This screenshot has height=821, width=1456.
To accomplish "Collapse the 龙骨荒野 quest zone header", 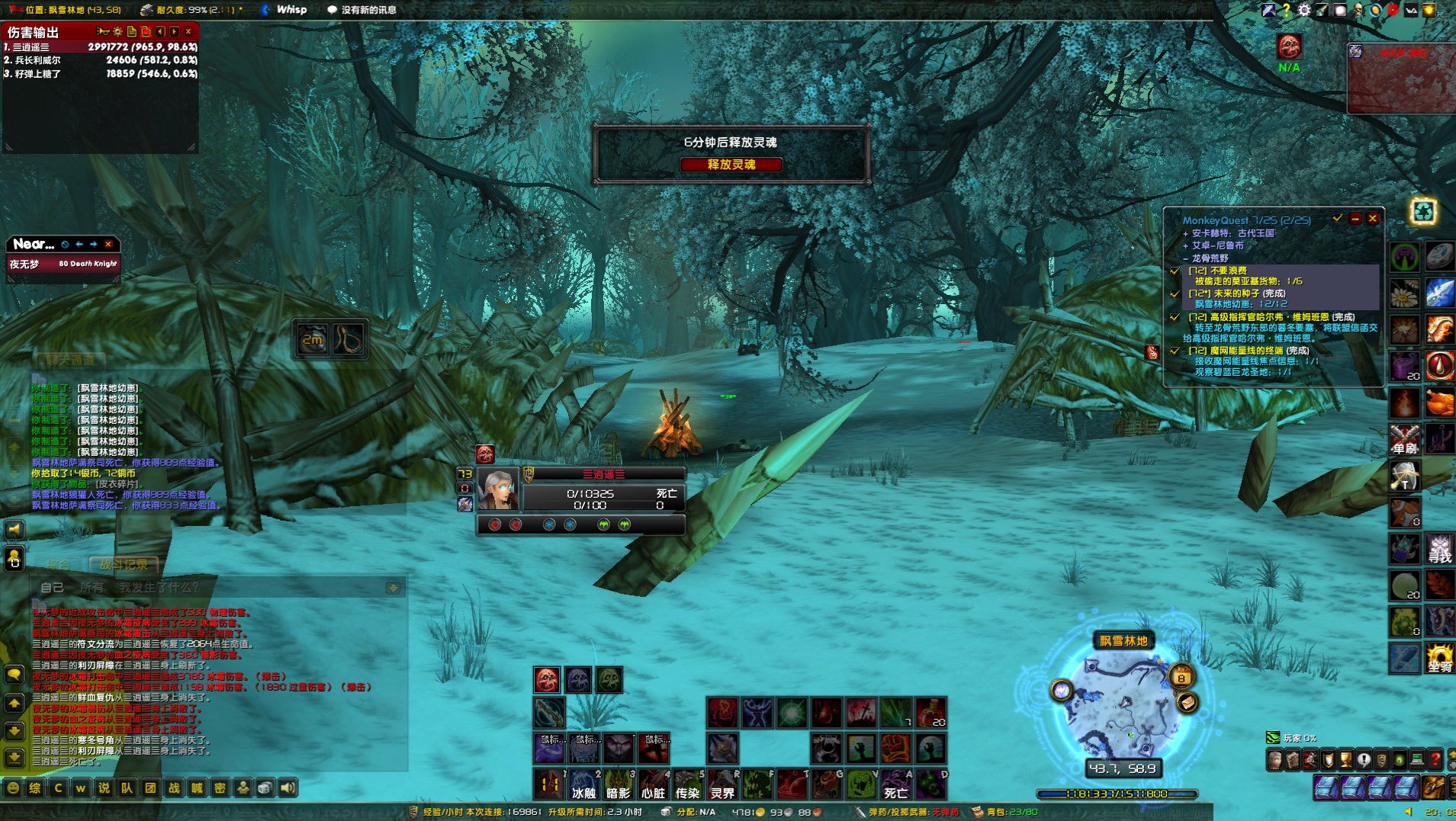I will click(1186, 258).
